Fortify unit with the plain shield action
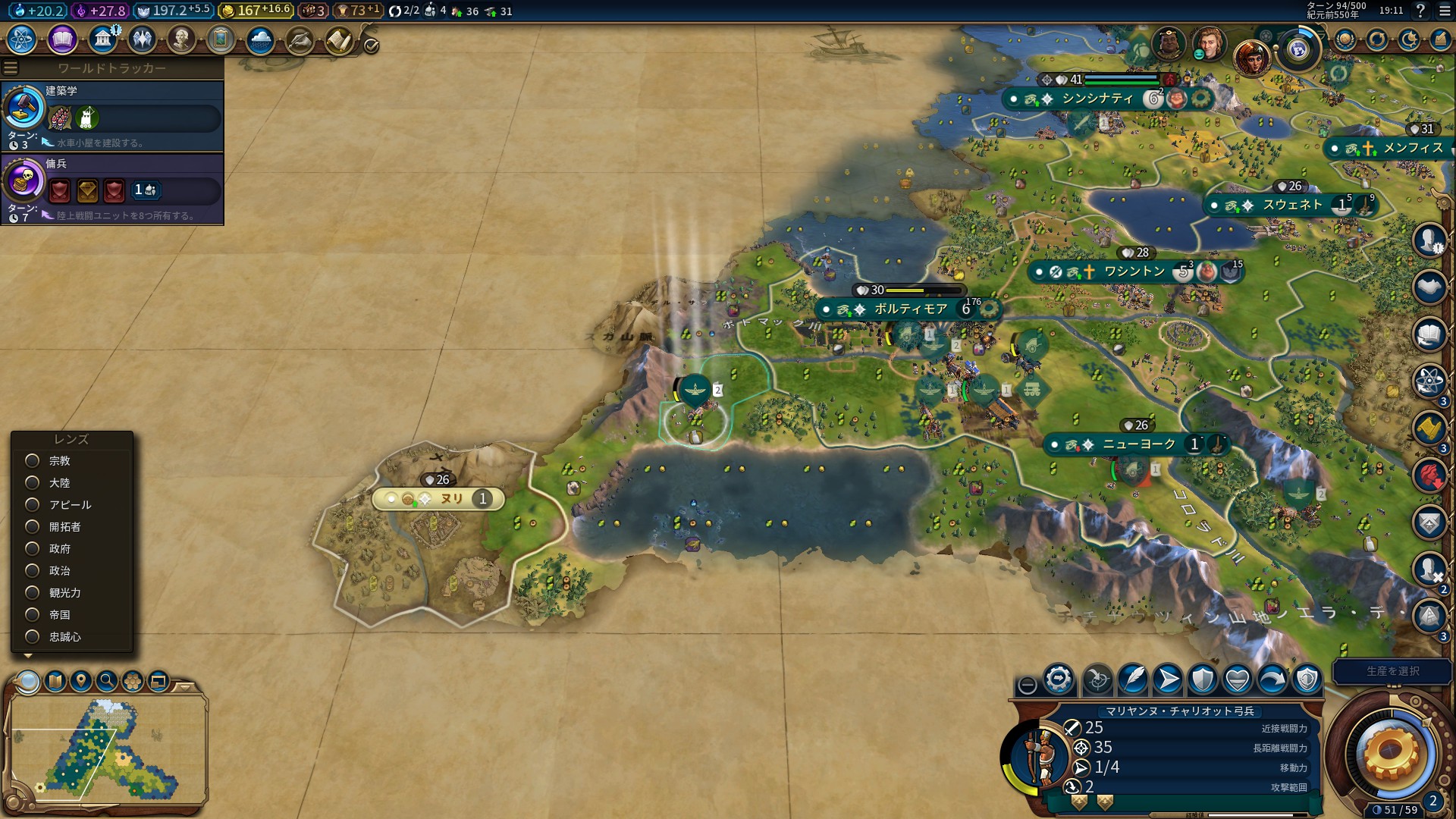This screenshot has width=1456, height=819. click(x=1203, y=679)
